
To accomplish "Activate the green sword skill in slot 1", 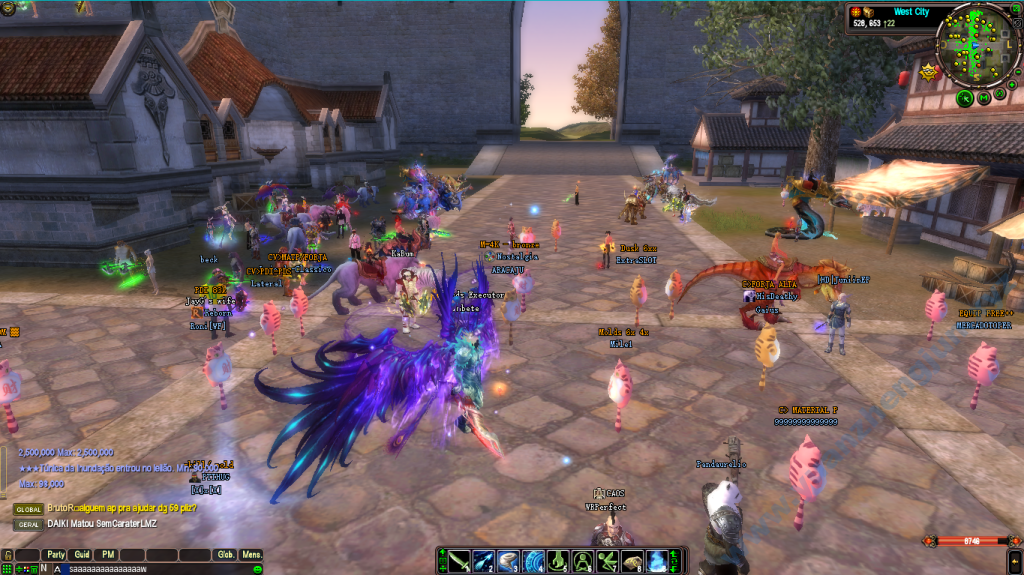I will [459, 561].
